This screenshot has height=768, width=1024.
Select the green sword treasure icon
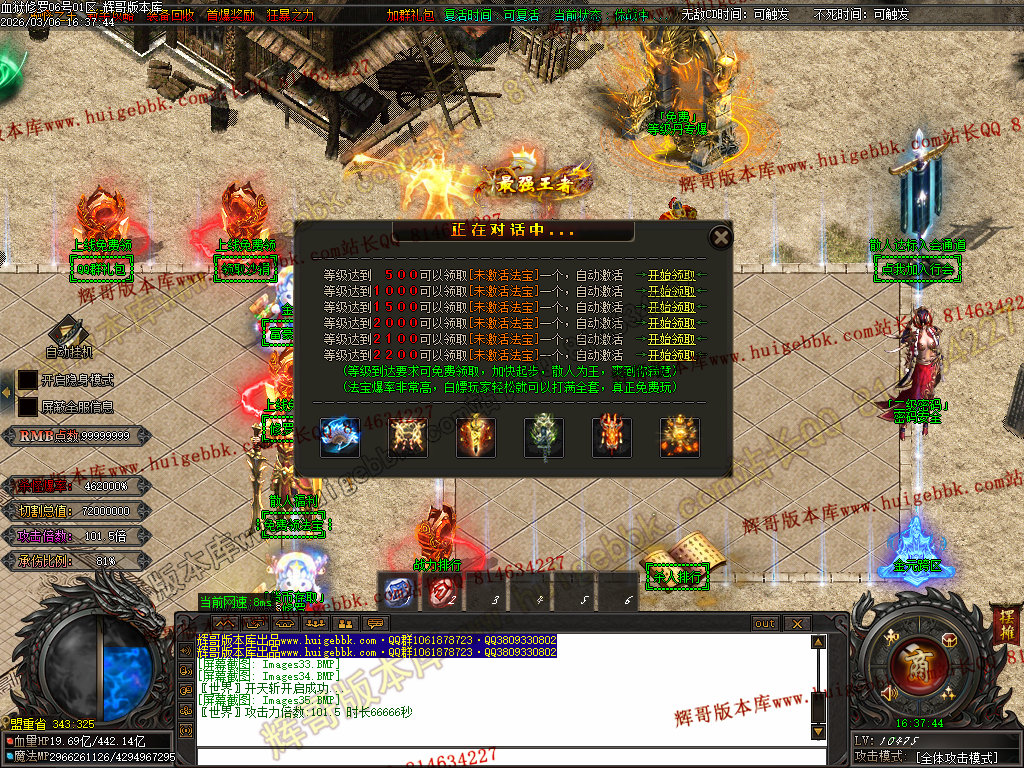coord(544,438)
